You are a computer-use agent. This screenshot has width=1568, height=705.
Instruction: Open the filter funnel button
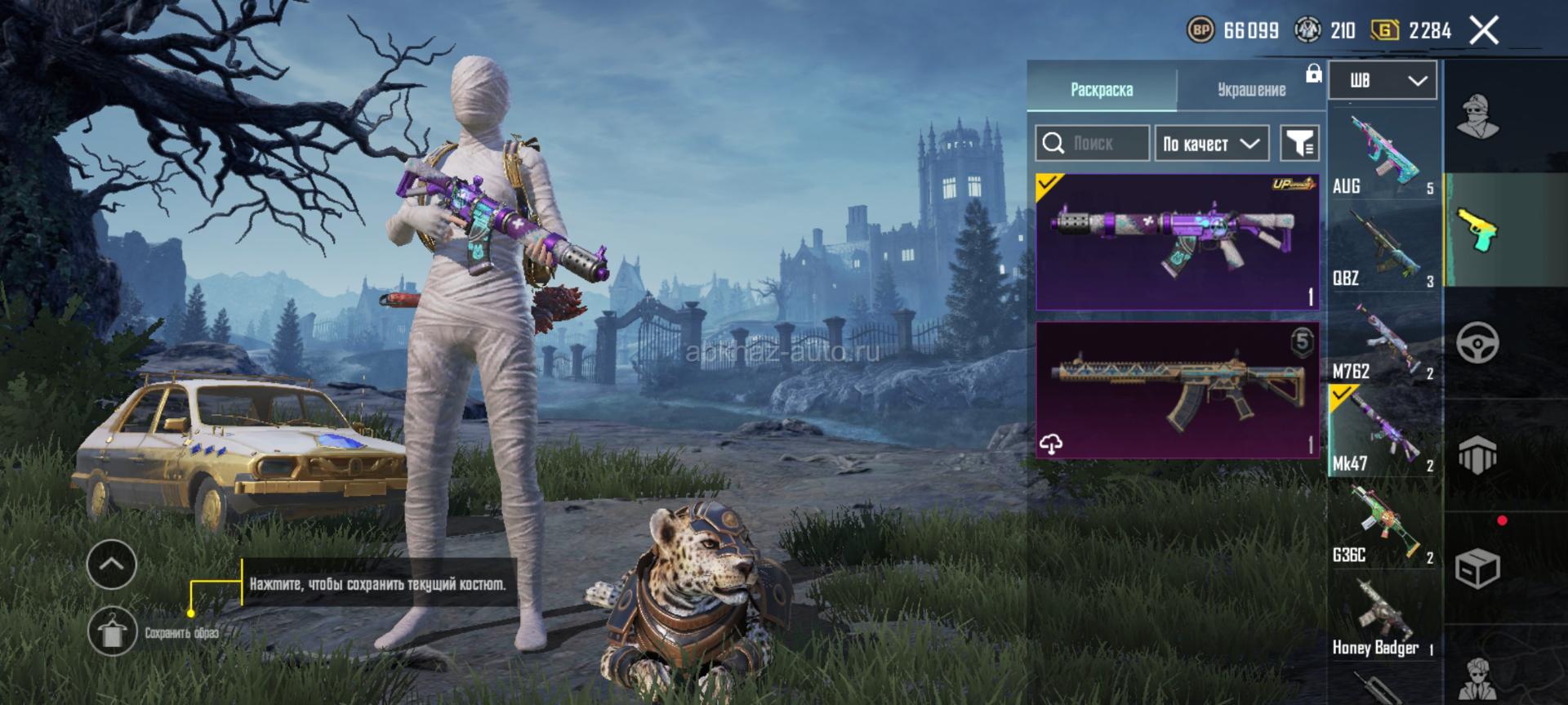click(1299, 144)
